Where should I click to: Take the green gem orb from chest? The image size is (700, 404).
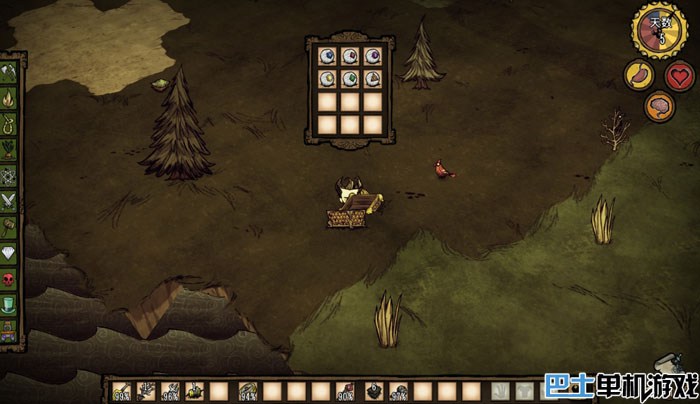349,79
